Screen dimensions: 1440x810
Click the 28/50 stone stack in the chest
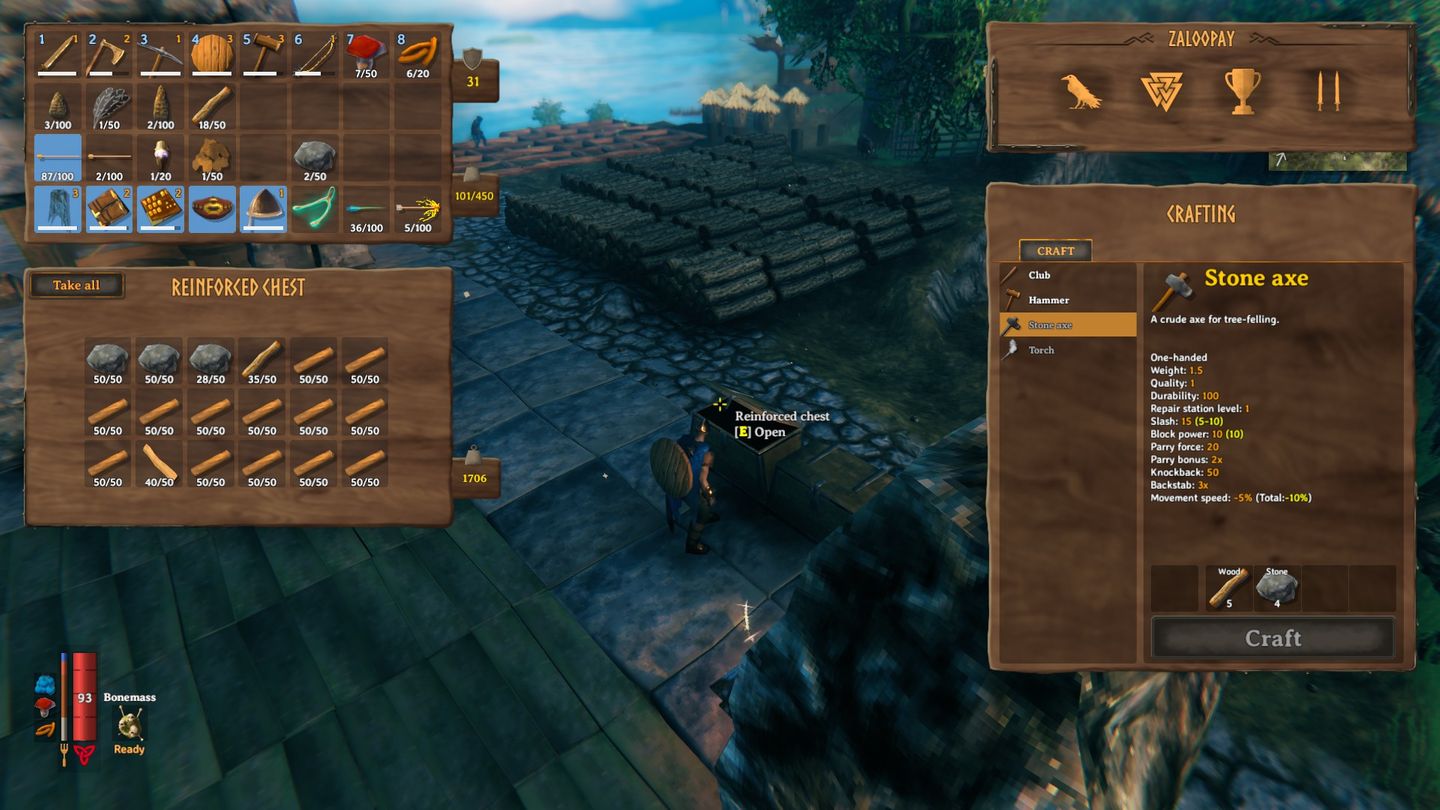click(x=211, y=357)
